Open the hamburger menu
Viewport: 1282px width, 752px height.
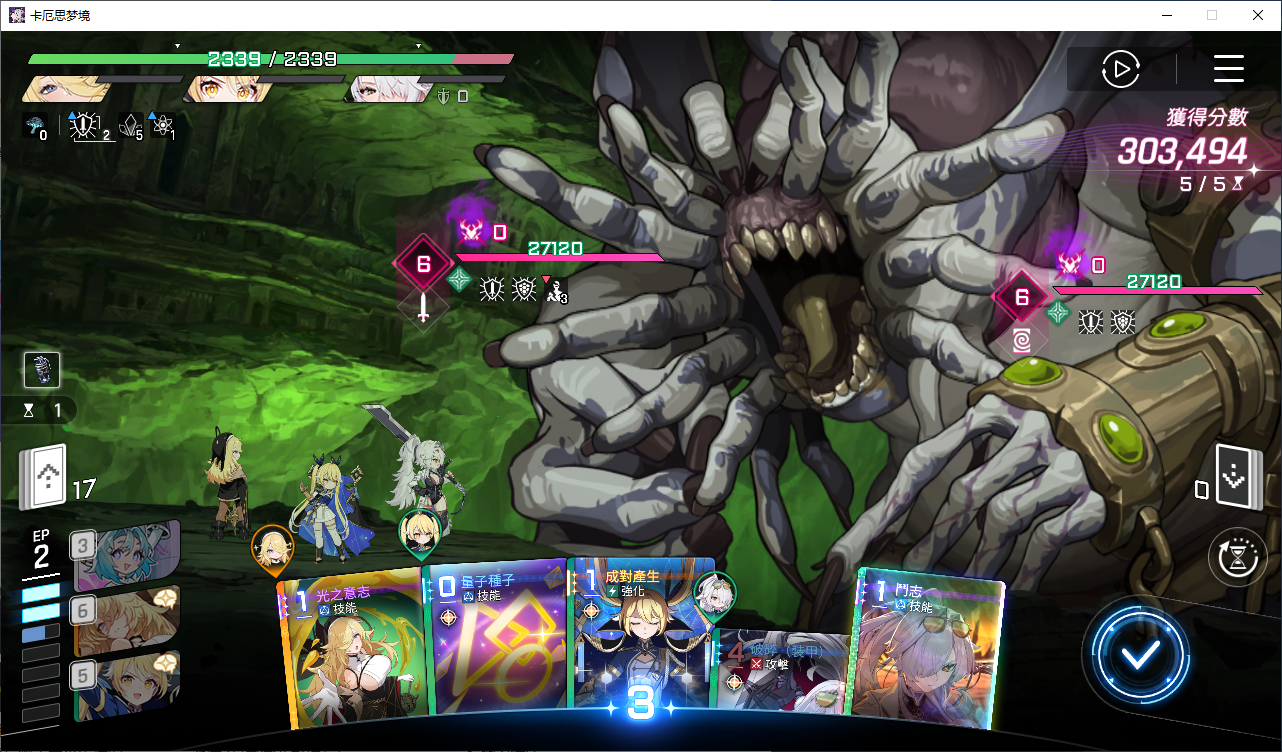pyautogui.click(x=1228, y=69)
